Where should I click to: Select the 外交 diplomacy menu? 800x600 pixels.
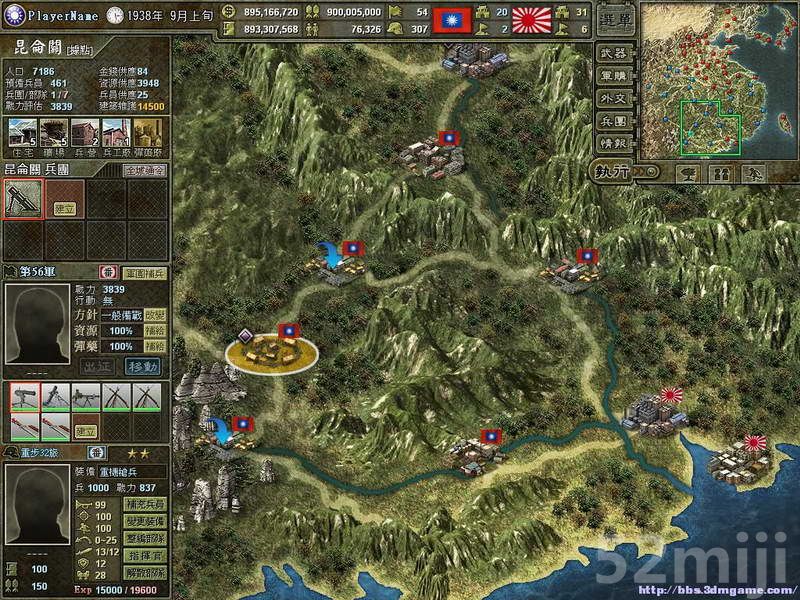[613, 98]
